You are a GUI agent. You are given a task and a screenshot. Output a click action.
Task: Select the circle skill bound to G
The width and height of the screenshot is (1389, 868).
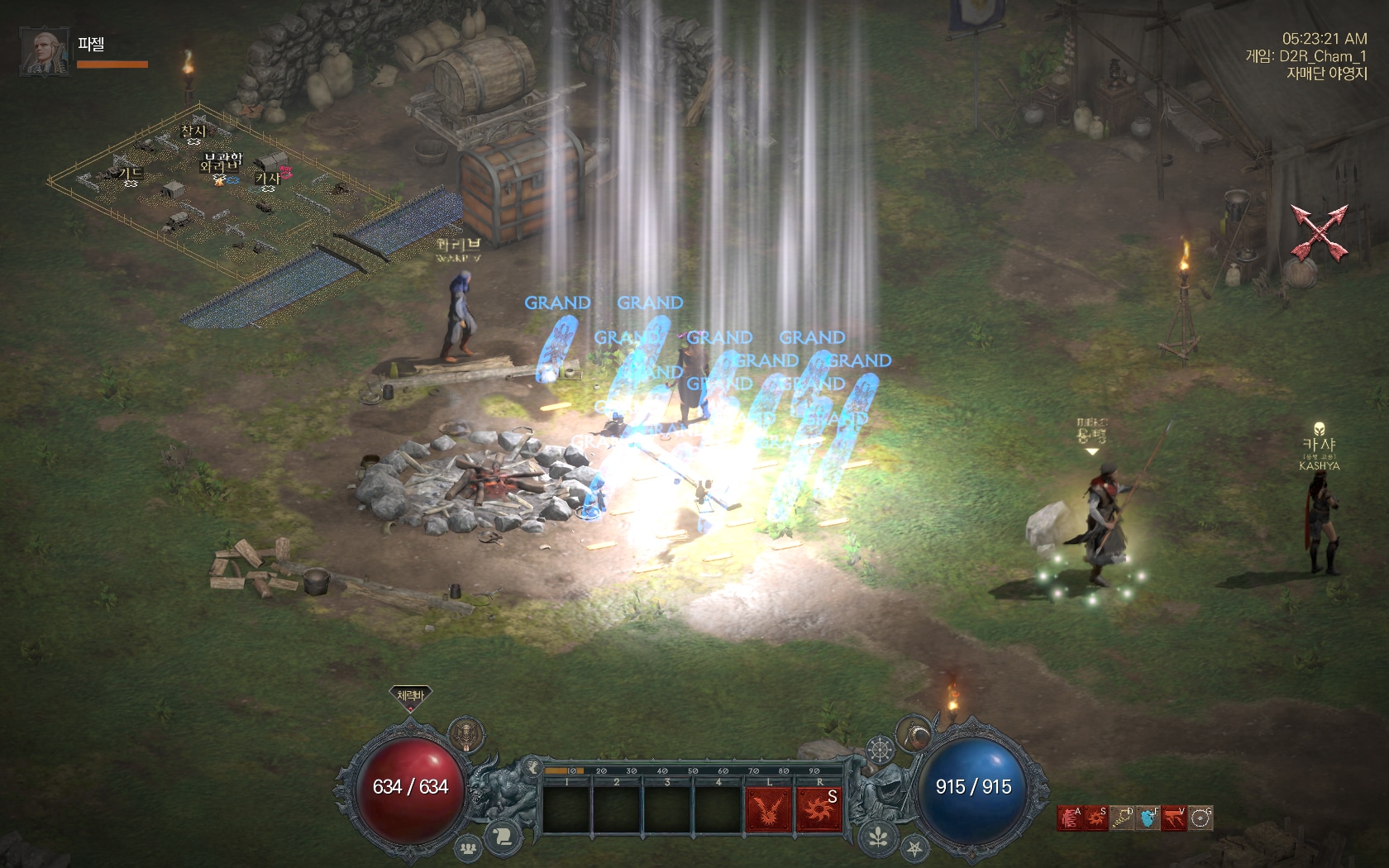(1200, 818)
